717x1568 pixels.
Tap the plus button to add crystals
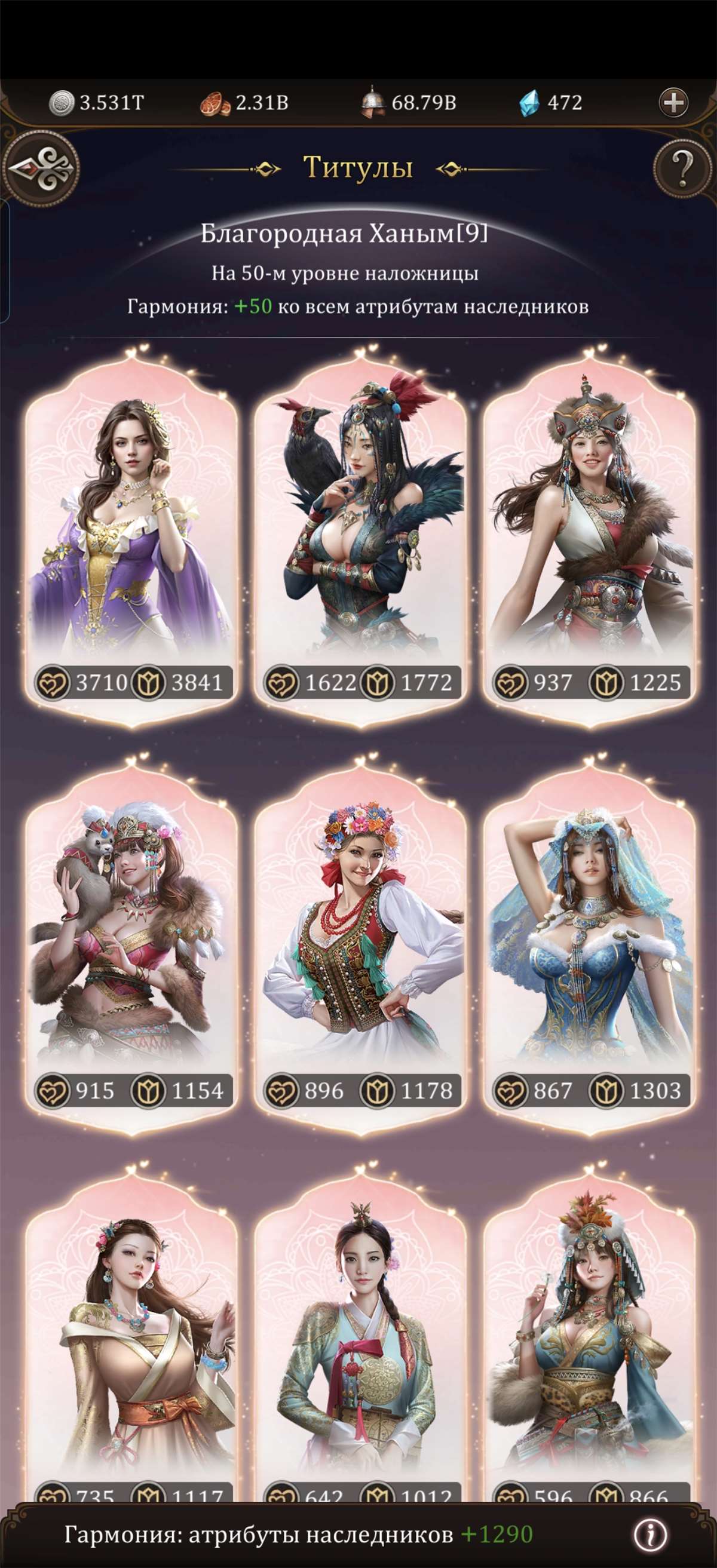coord(673,102)
